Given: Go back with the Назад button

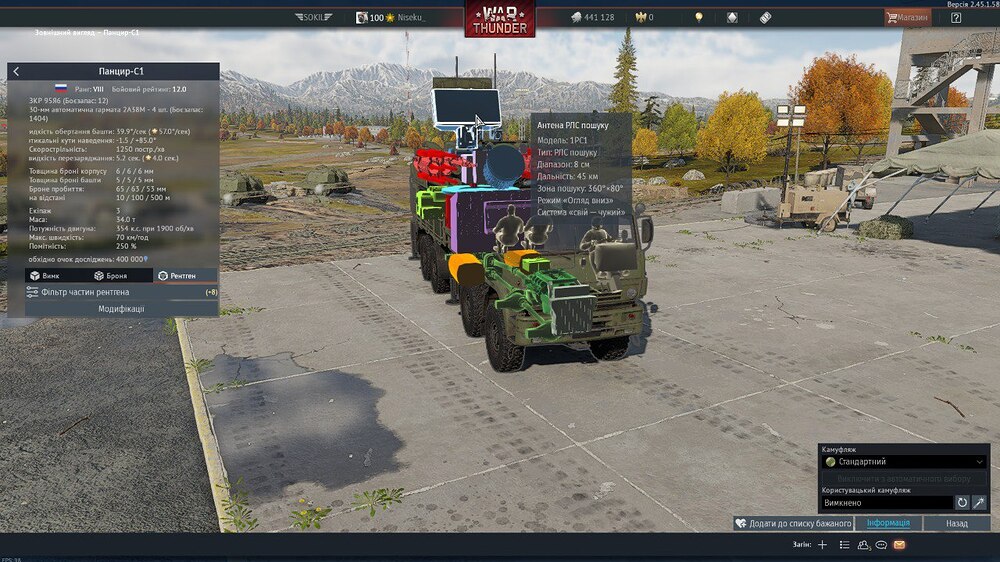Looking at the screenshot, I should point(957,523).
